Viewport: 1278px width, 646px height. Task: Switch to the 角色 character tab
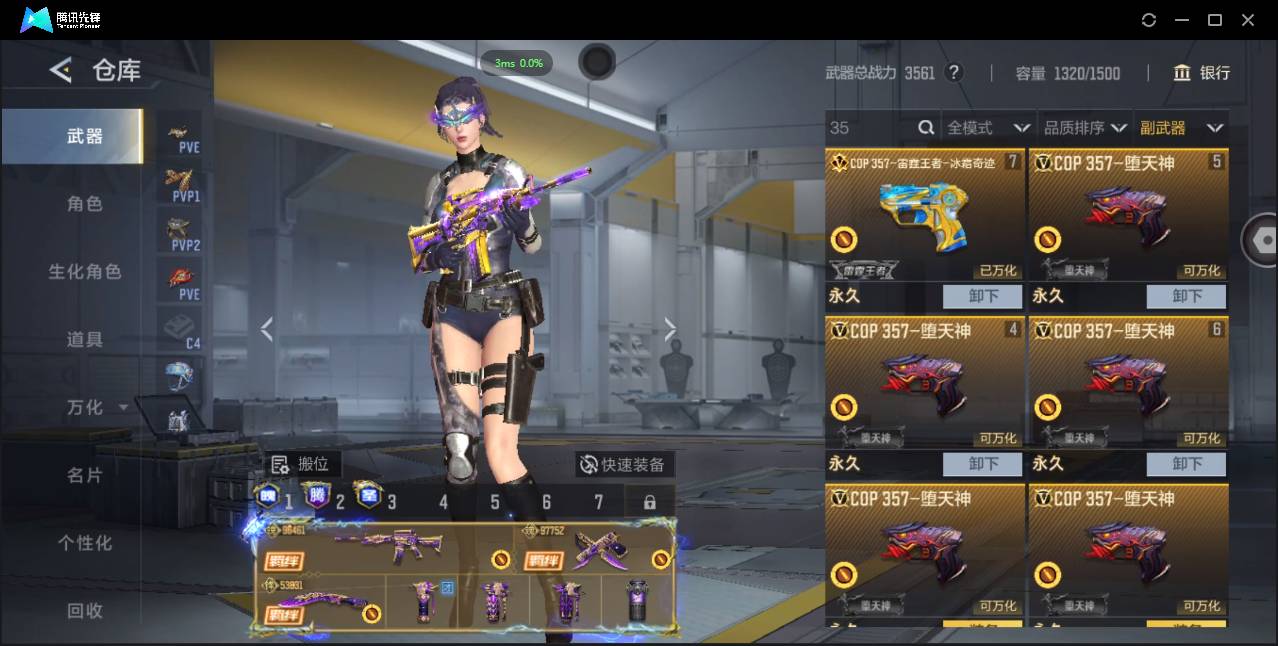tap(85, 204)
